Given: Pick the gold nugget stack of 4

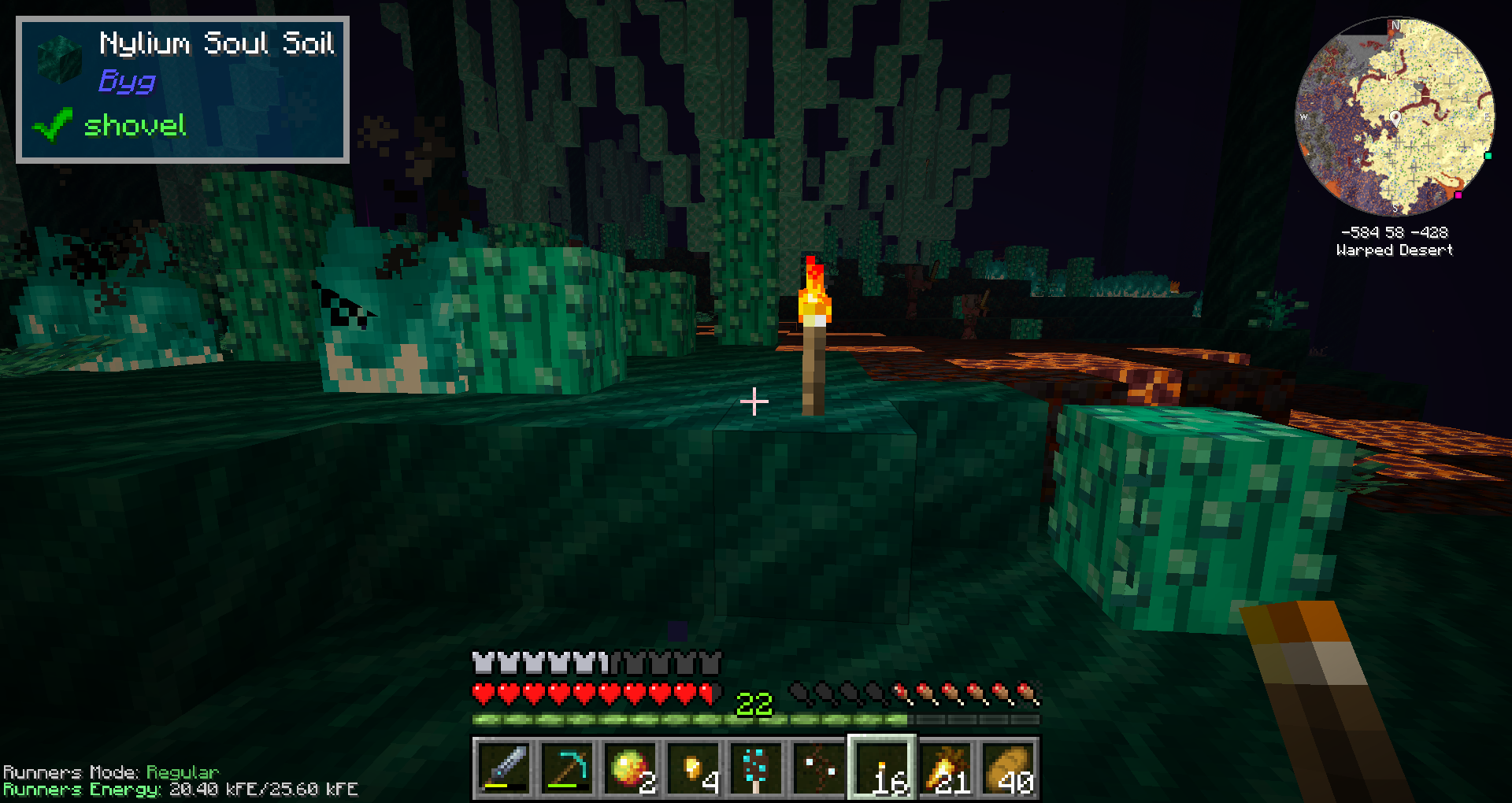Looking at the screenshot, I should pyautogui.click(x=693, y=768).
